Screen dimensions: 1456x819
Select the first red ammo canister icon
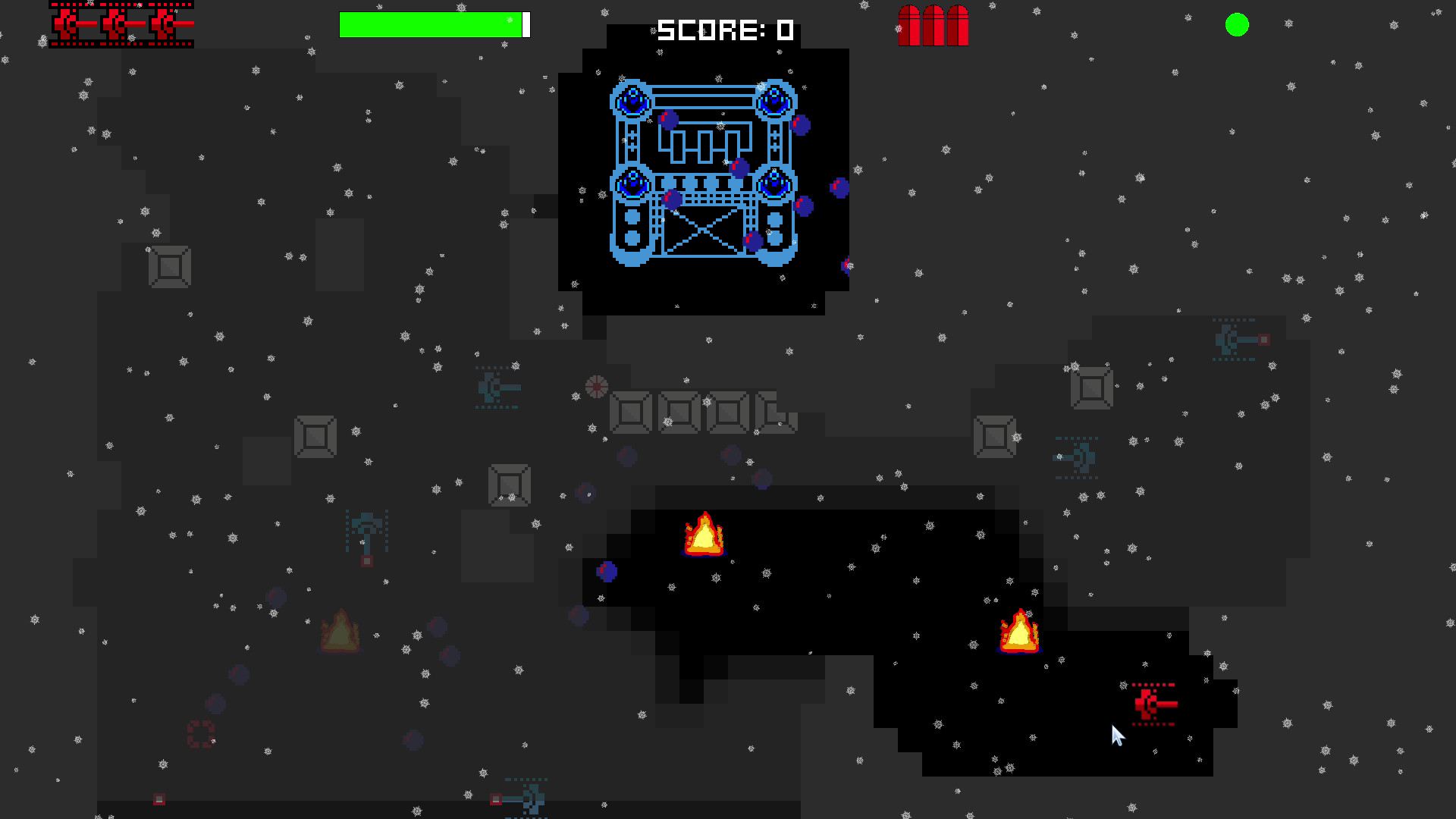pos(909,24)
